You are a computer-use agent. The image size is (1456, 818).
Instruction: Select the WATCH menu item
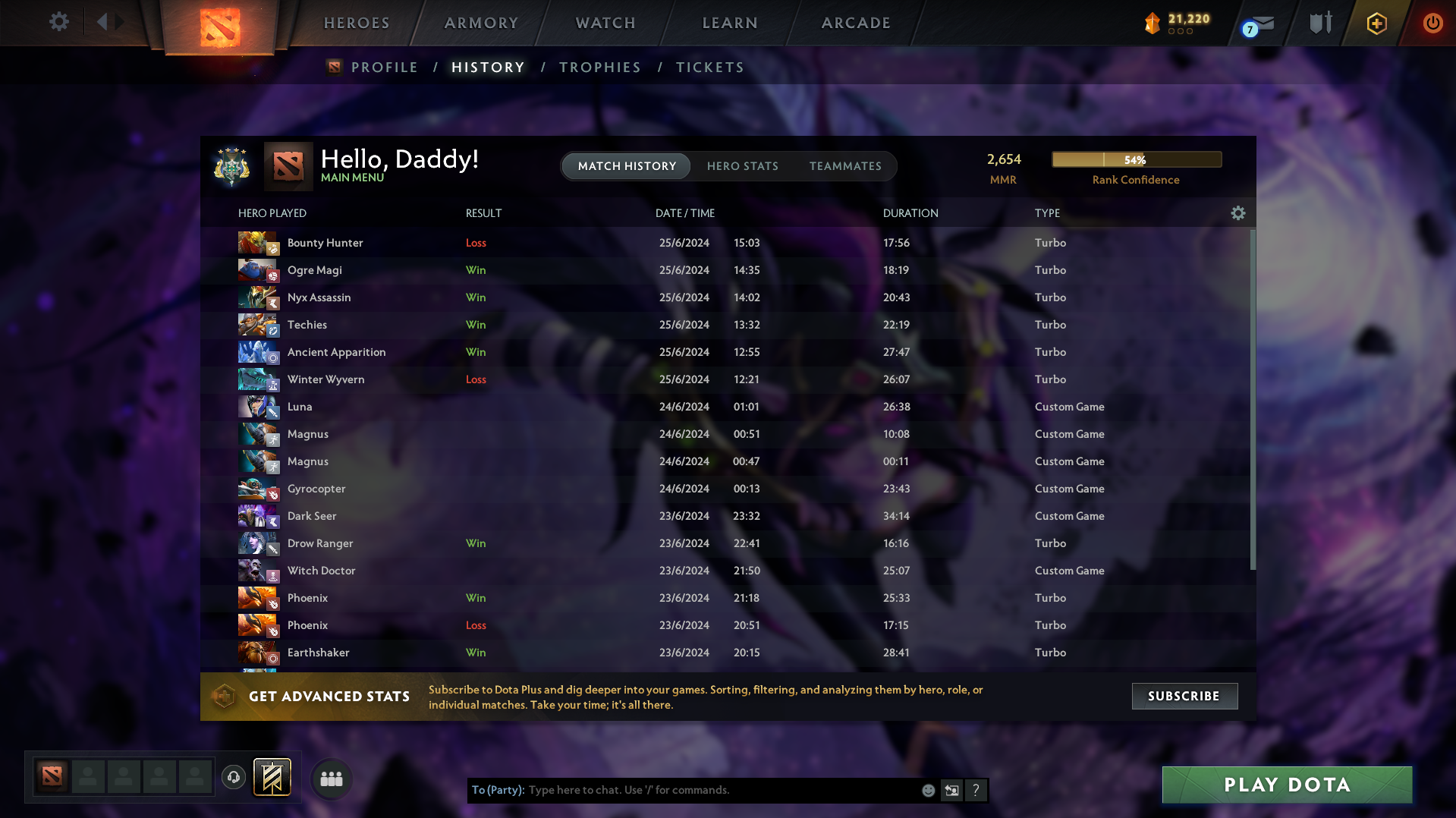coord(605,23)
